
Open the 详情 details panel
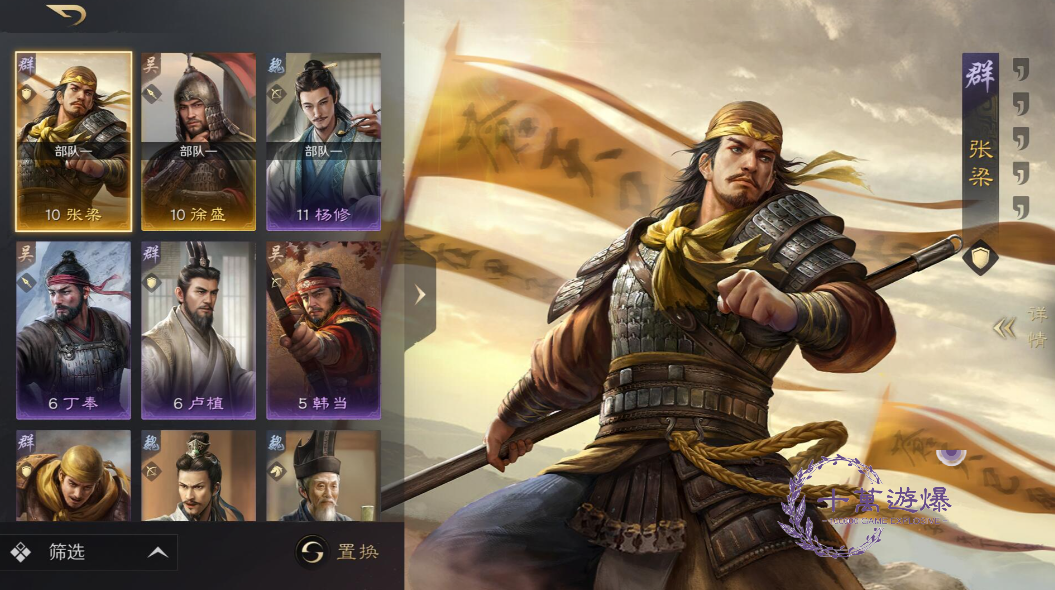point(1021,327)
